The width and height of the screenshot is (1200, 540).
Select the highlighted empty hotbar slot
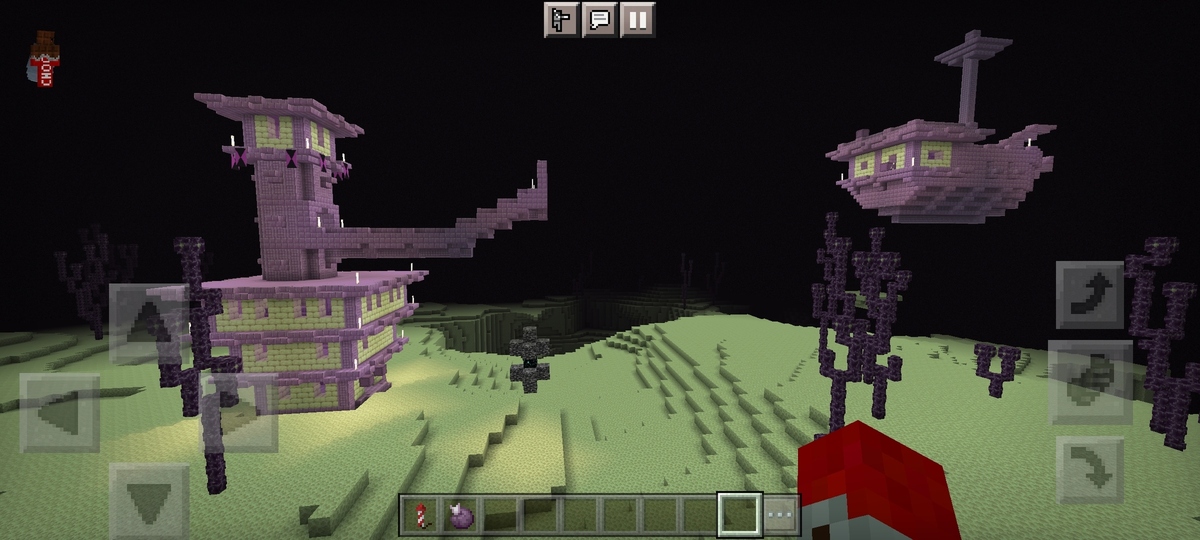(x=740, y=515)
